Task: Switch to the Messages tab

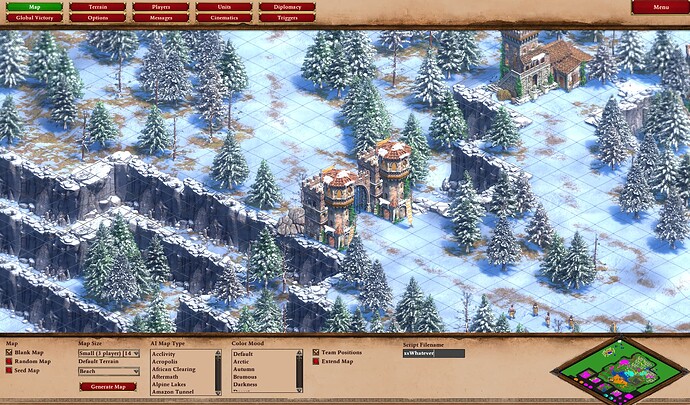Action: pyautogui.click(x=160, y=18)
